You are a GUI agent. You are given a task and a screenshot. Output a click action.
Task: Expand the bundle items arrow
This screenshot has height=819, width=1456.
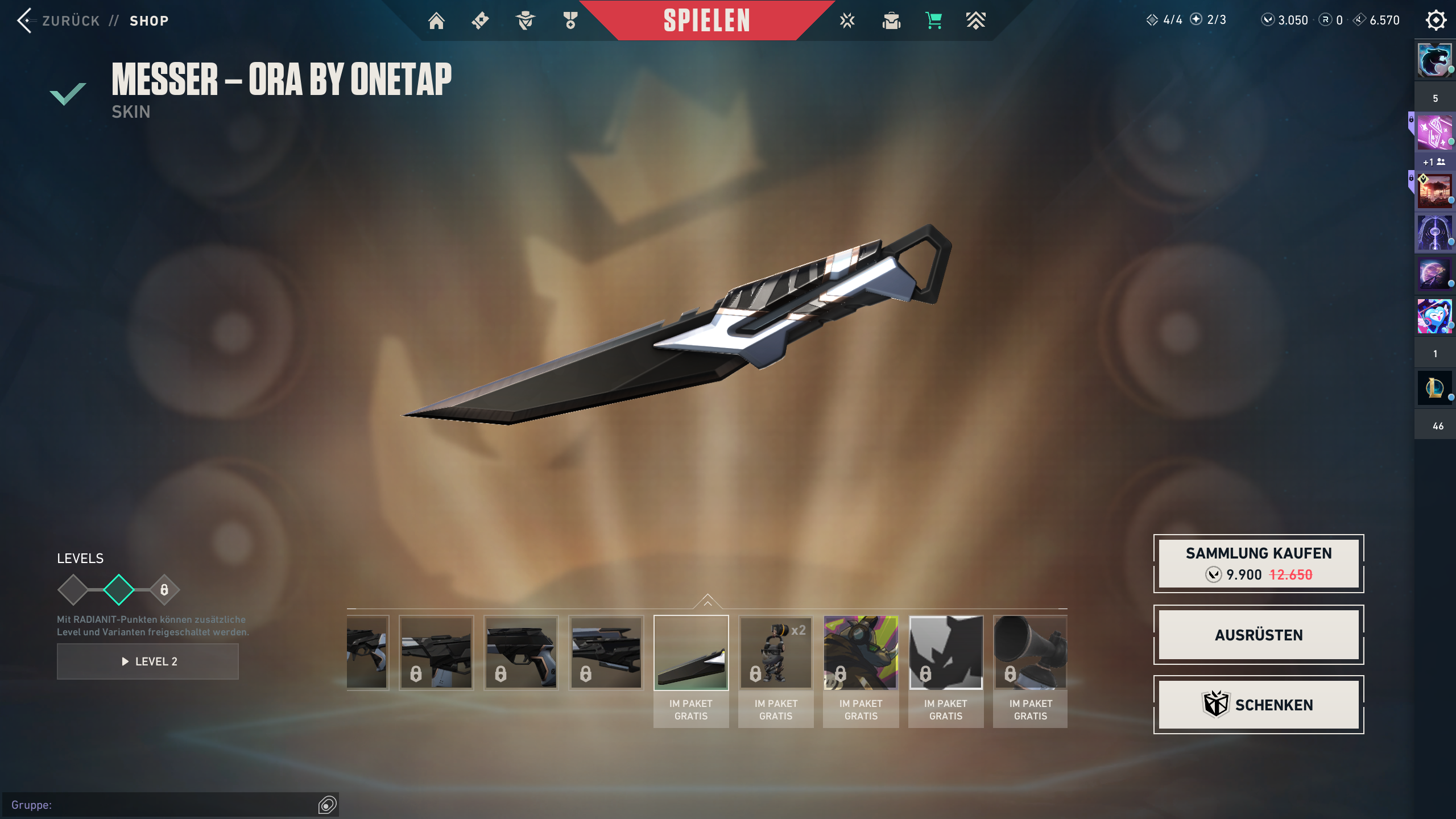point(707,602)
